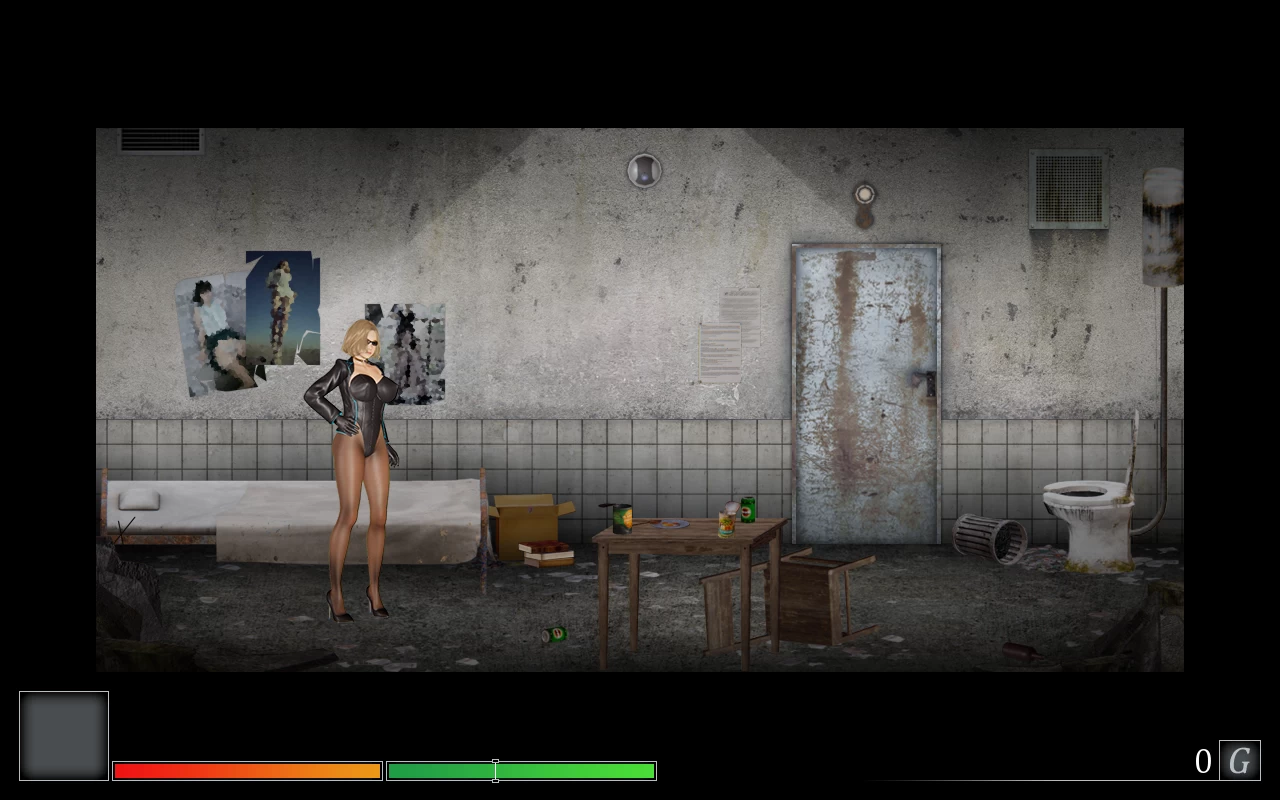This screenshot has height=800, width=1280.
Task: Click the wicker trash basket beside the toilet
Action: 992,540
